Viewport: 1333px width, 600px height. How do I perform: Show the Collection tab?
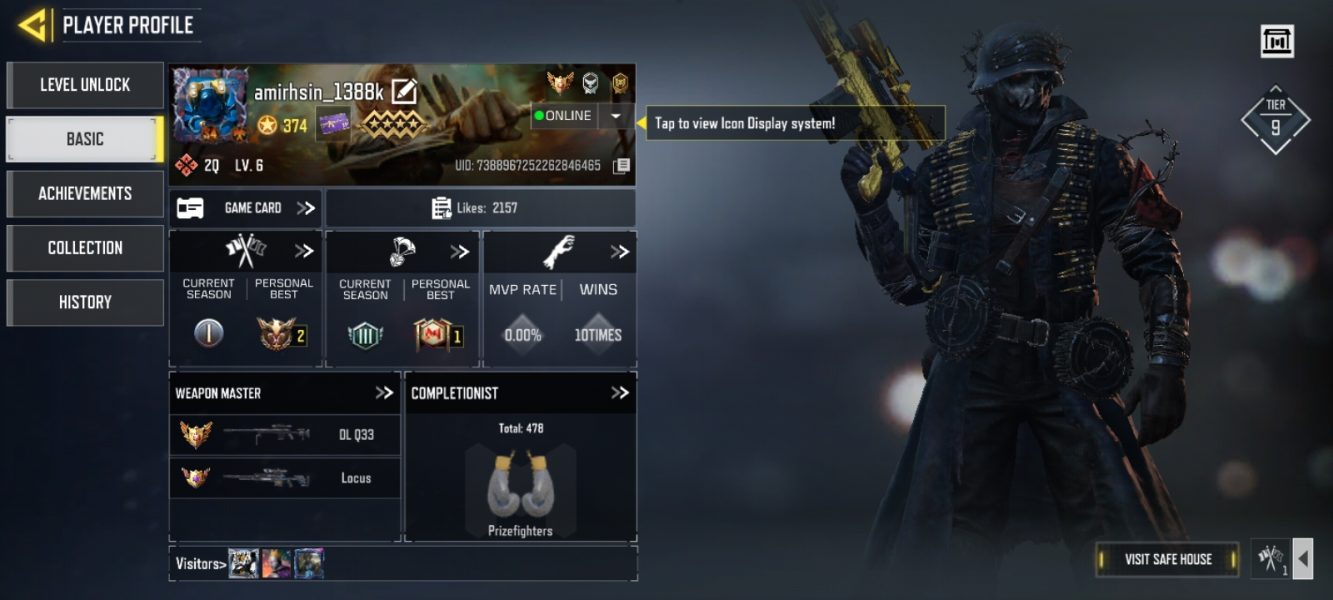click(85, 247)
